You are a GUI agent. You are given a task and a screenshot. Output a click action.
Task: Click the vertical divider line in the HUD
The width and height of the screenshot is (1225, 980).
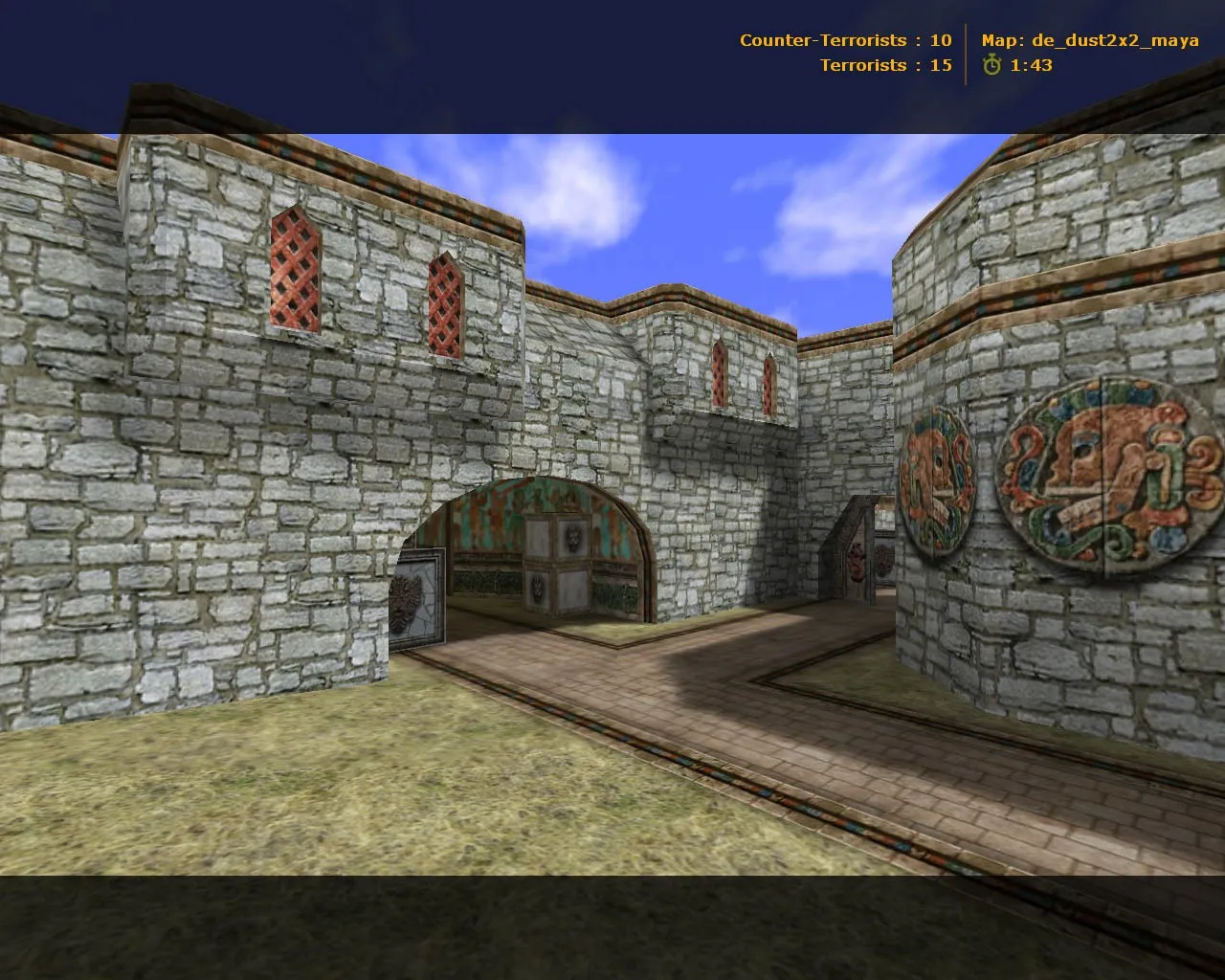967,53
